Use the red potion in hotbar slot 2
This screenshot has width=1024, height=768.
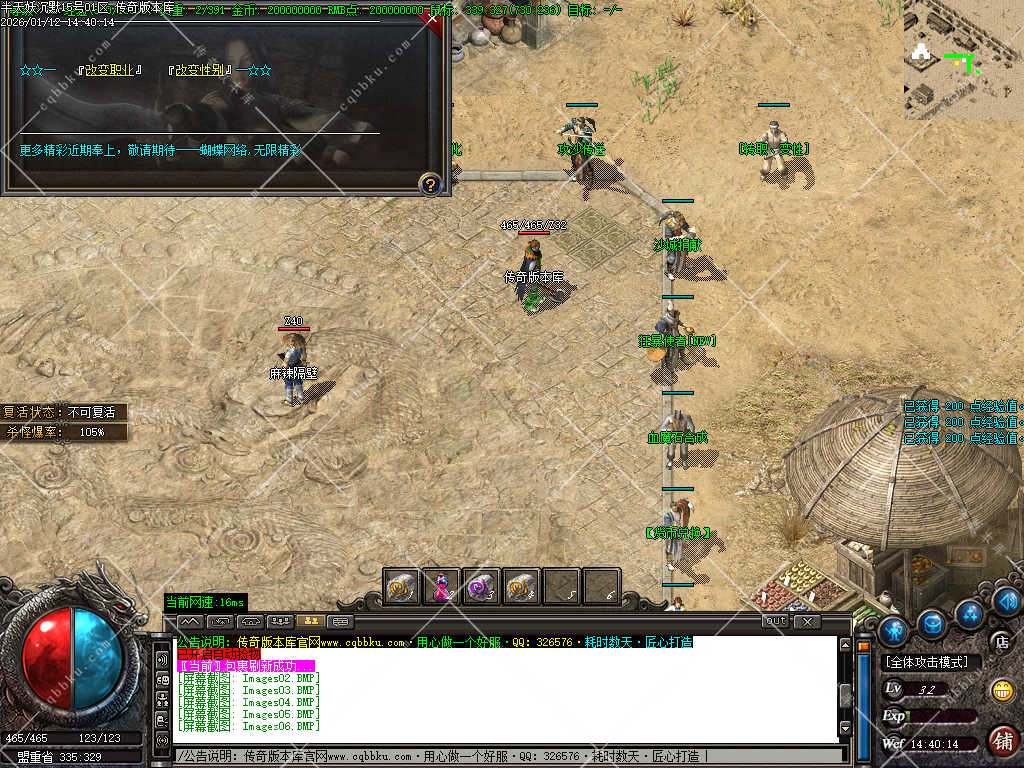441,587
